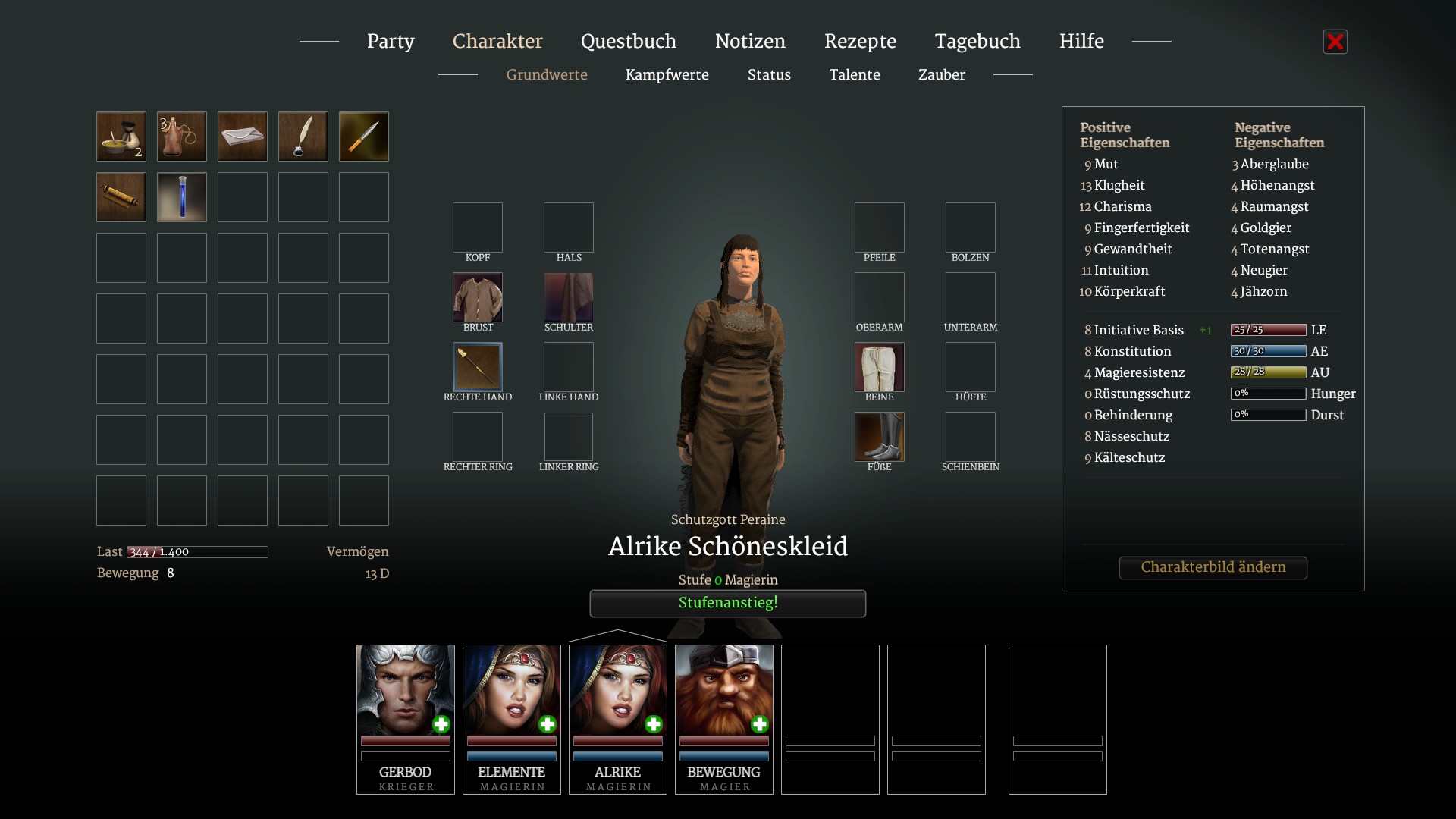Click the Stufenanstieg! level-up button
The image size is (1456, 819).
pos(727,604)
